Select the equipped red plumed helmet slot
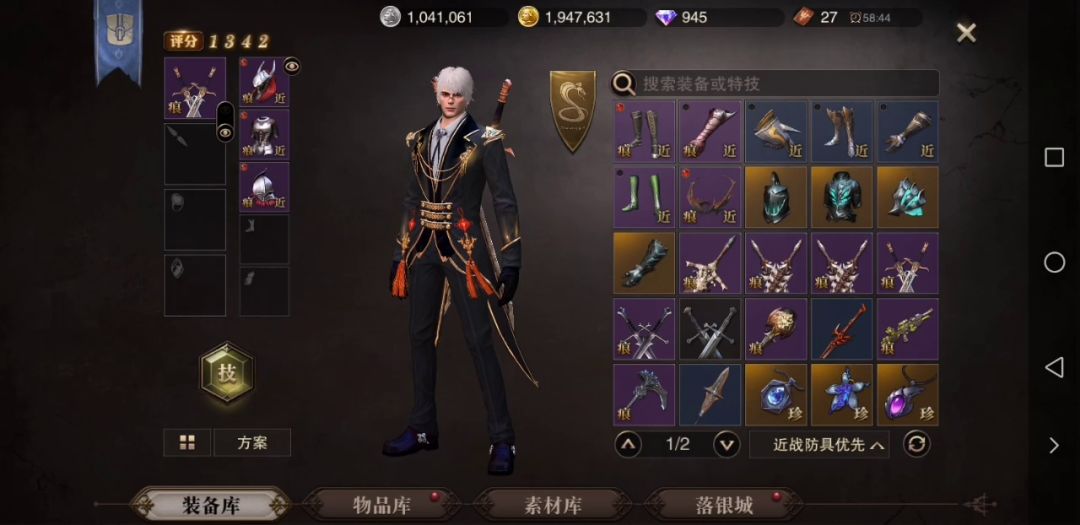This screenshot has width=1080, height=525. click(x=263, y=82)
